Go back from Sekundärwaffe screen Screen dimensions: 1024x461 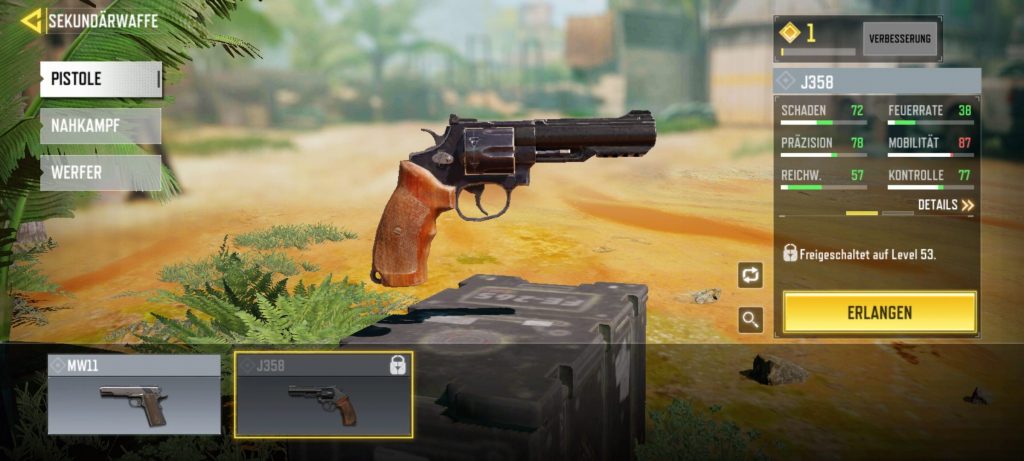(x=31, y=20)
